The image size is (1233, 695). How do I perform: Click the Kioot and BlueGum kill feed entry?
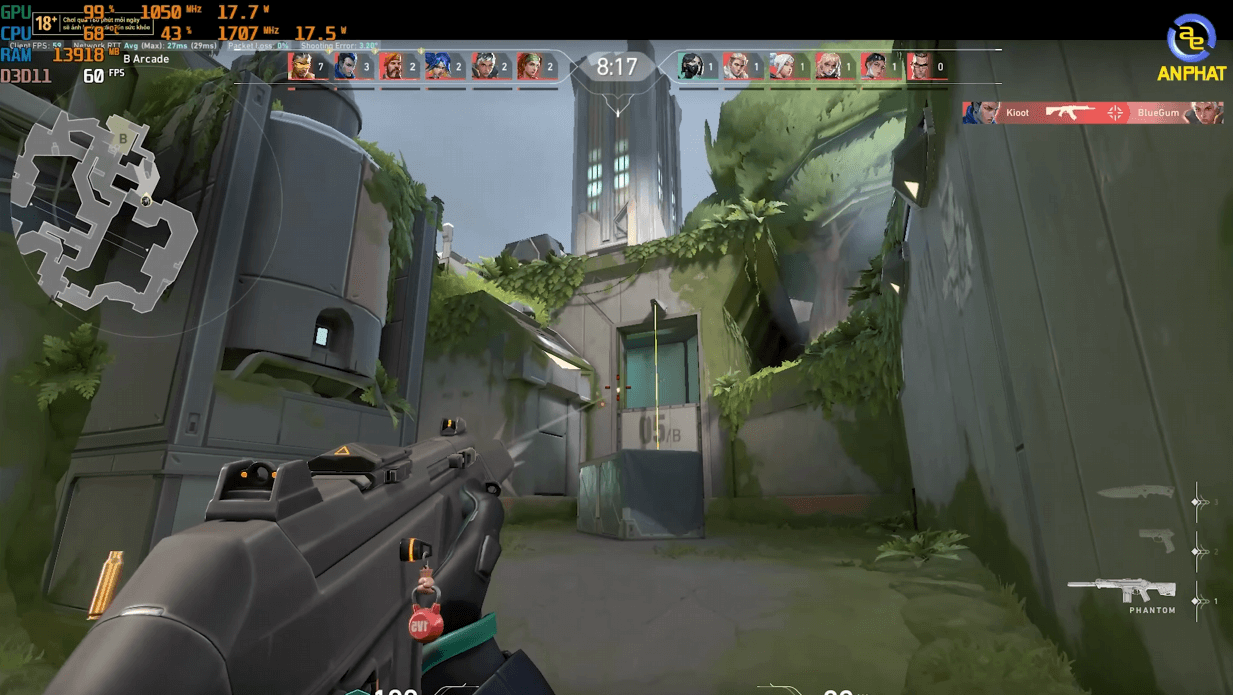[1092, 113]
